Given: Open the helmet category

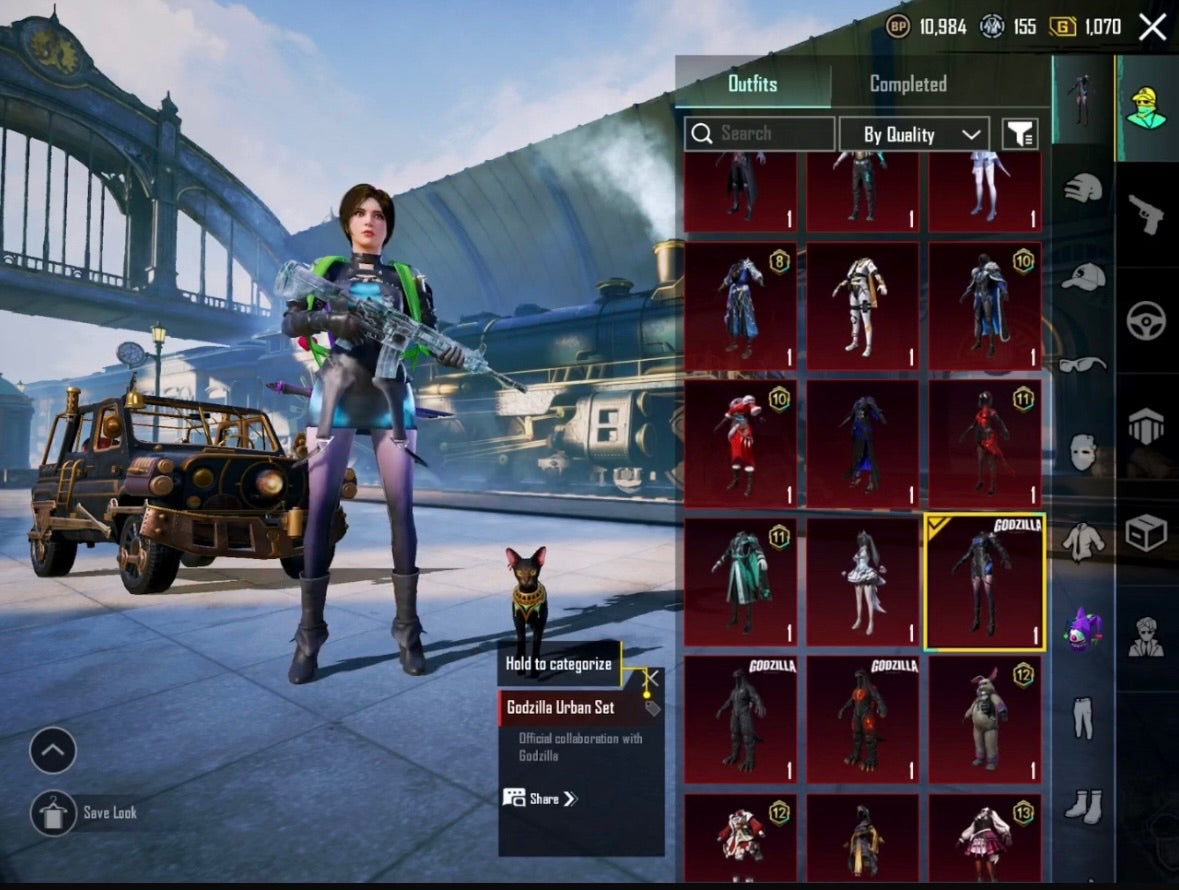Looking at the screenshot, I should pyautogui.click(x=1083, y=187).
